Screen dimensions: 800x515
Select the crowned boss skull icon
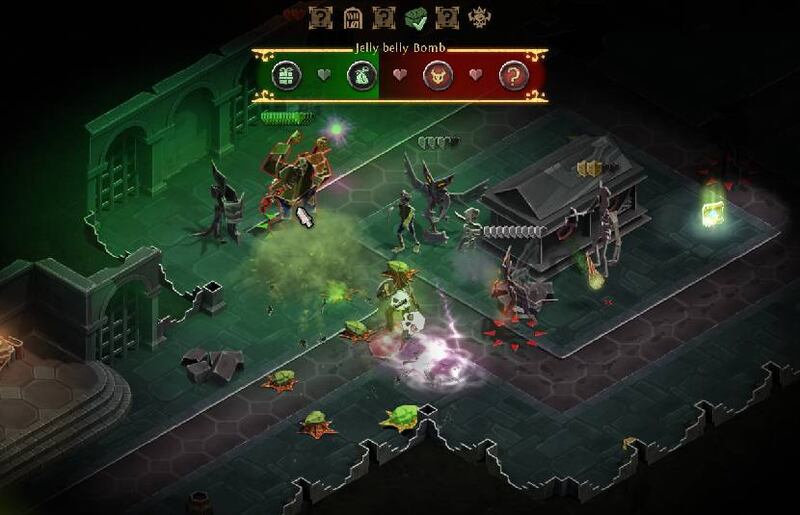click(x=480, y=17)
